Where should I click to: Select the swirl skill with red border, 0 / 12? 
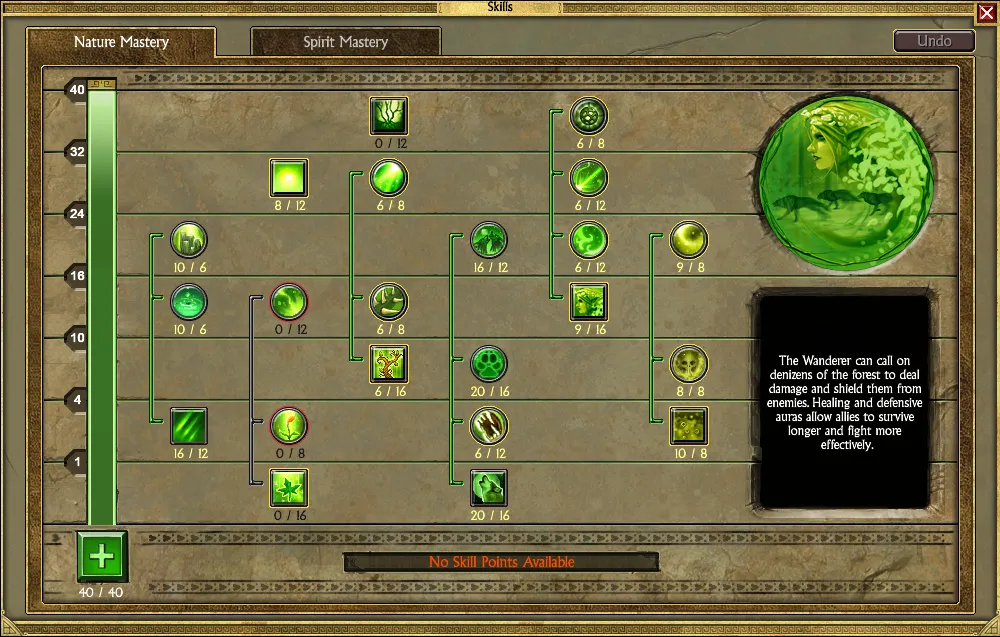(x=289, y=302)
